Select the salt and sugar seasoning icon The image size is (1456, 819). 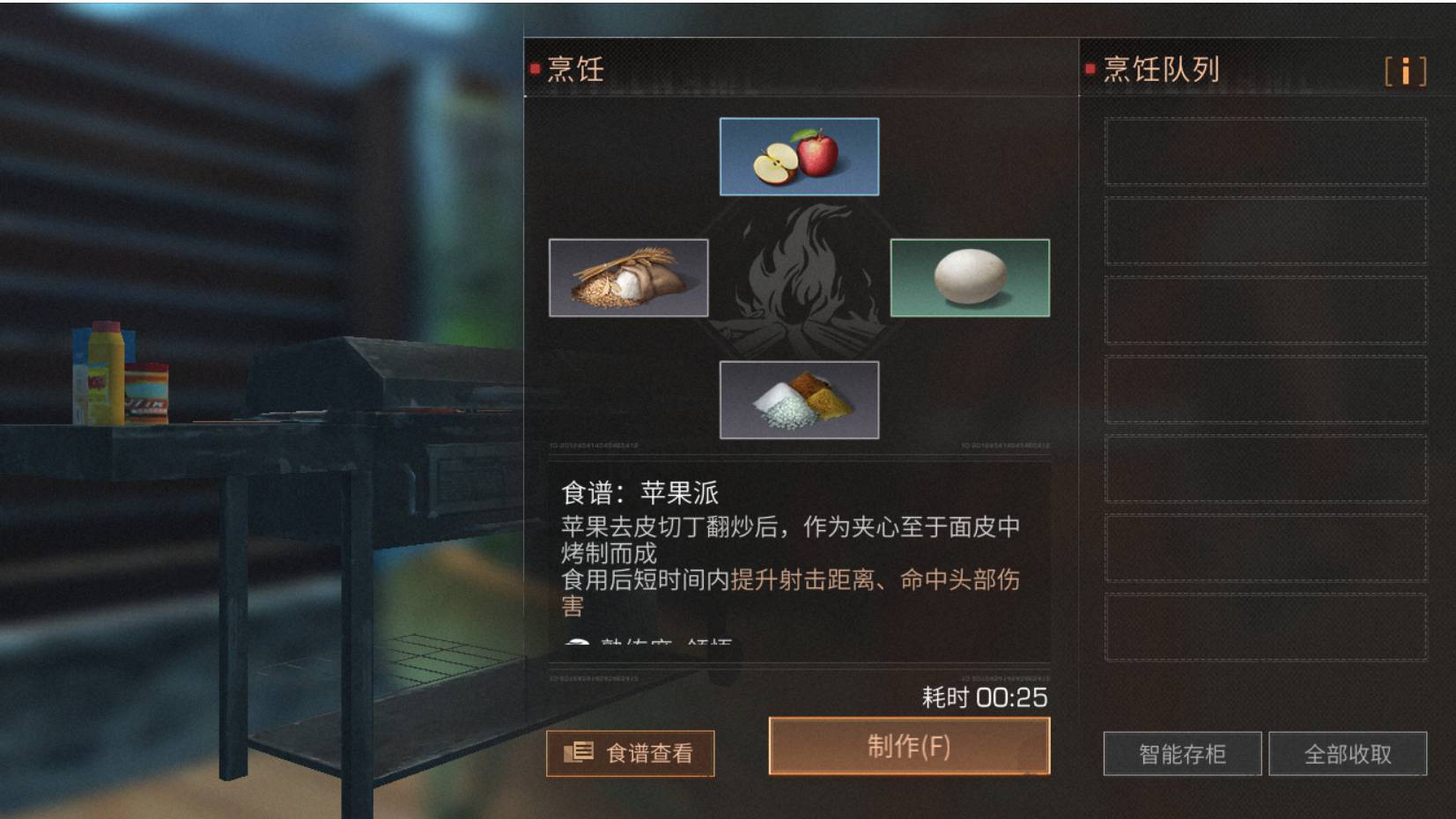[x=801, y=398]
